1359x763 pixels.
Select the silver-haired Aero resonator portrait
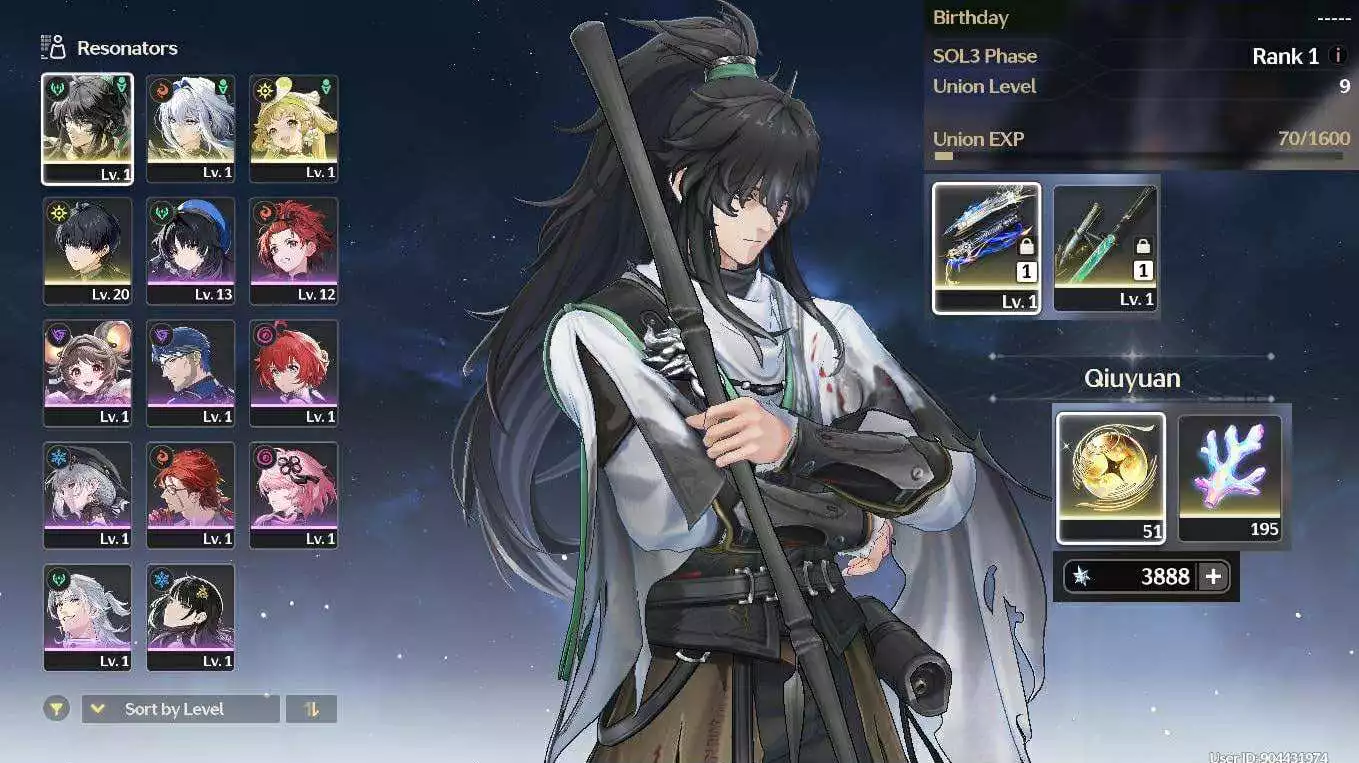(87, 617)
